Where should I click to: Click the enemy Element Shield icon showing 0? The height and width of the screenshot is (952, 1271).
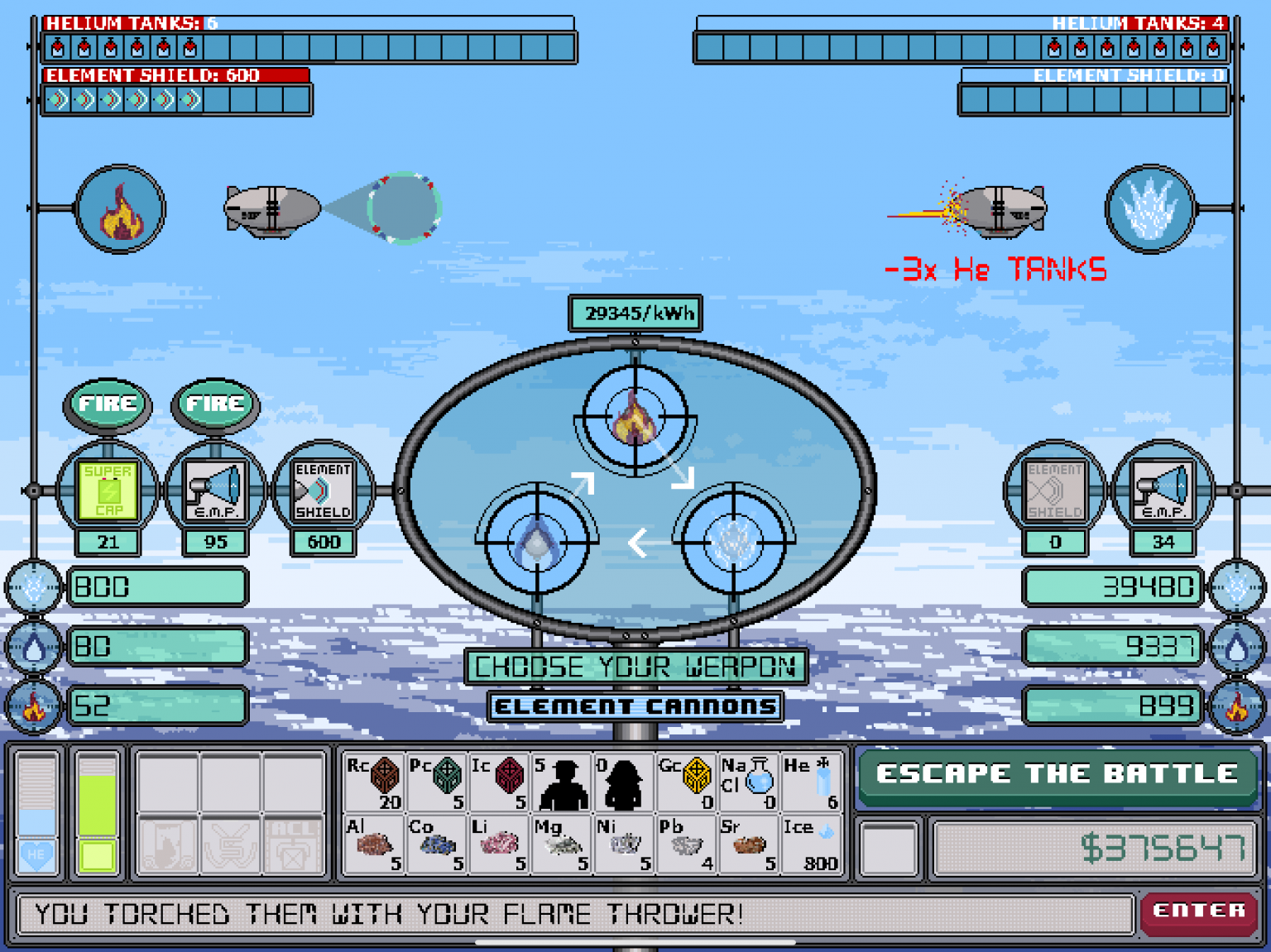pyautogui.click(x=1055, y=490)
